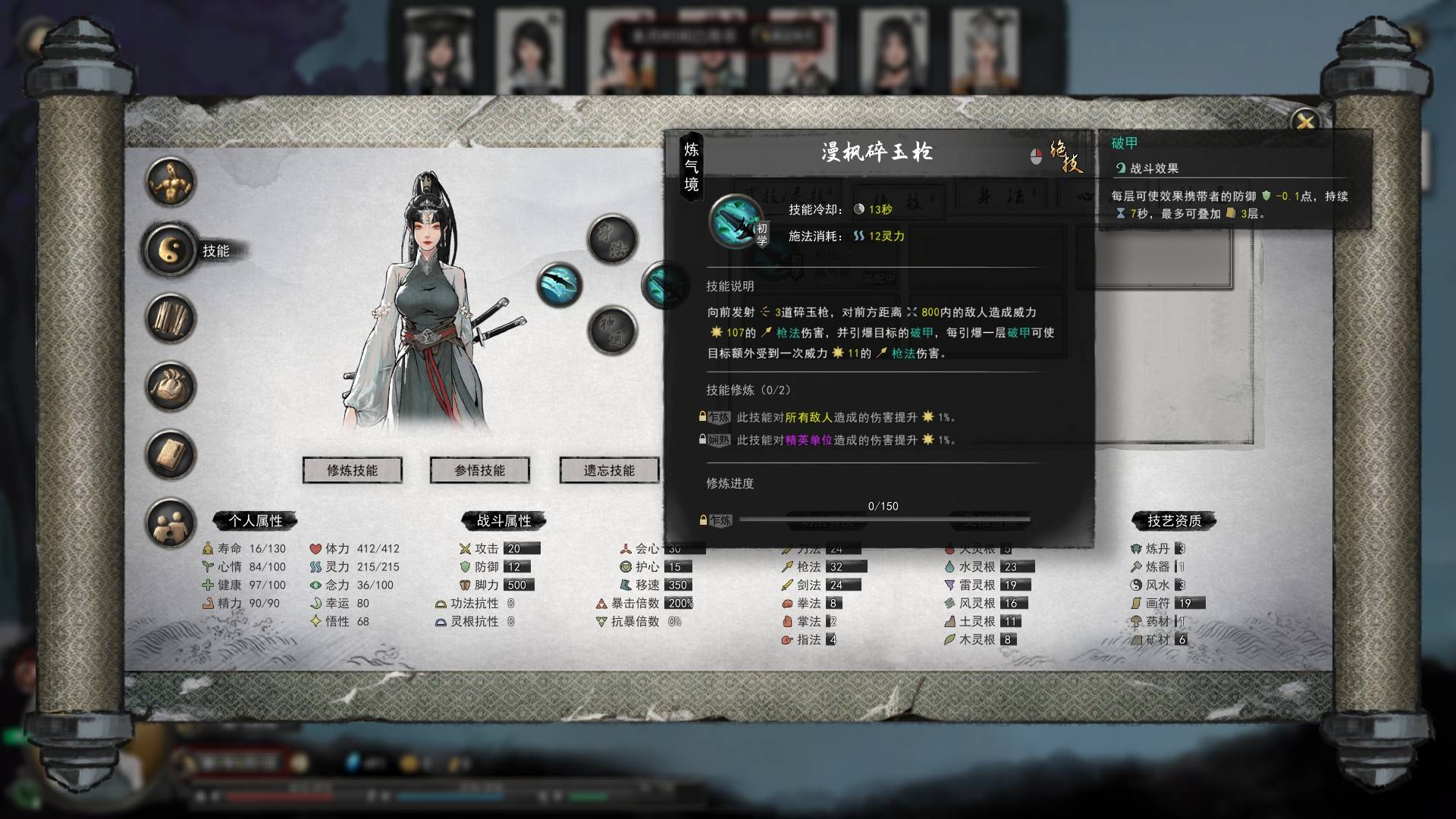Select the 漫枫碎玉枪 绝技 slot under tooltip
The image size is (1456, 819).
[657, 286]
